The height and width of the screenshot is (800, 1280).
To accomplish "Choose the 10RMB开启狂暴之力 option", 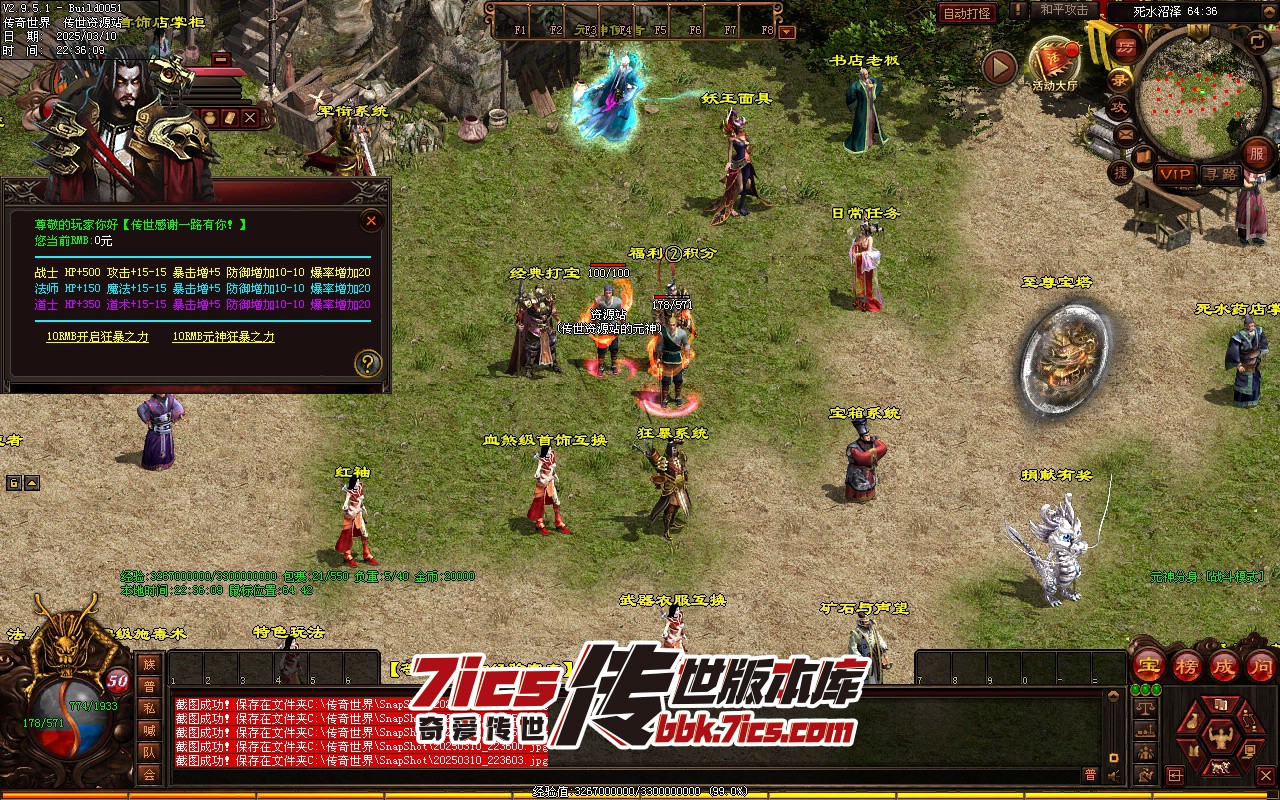I will [x=97, y=337].
